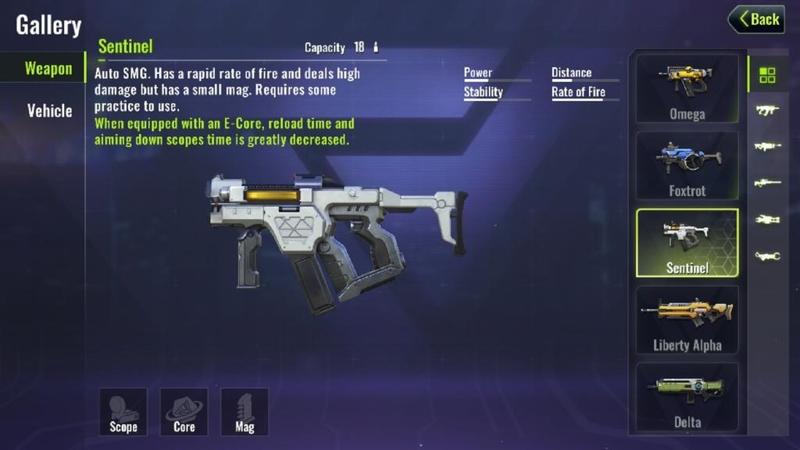The image size is (800, 450).
Task: Open the Vehicle gallery tab
Action: [49, 111]
